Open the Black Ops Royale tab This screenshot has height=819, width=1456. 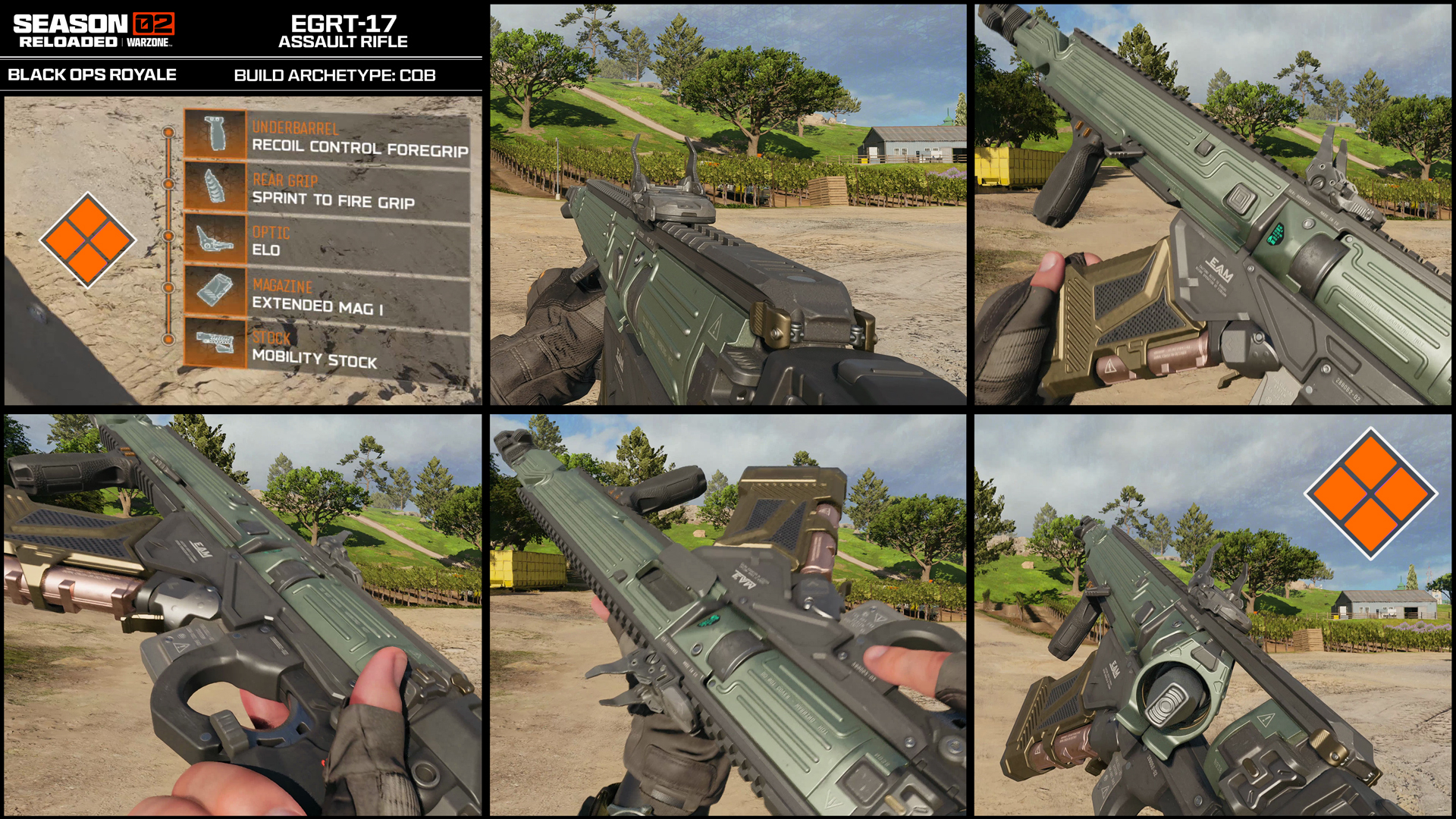[x=91, y=74]
